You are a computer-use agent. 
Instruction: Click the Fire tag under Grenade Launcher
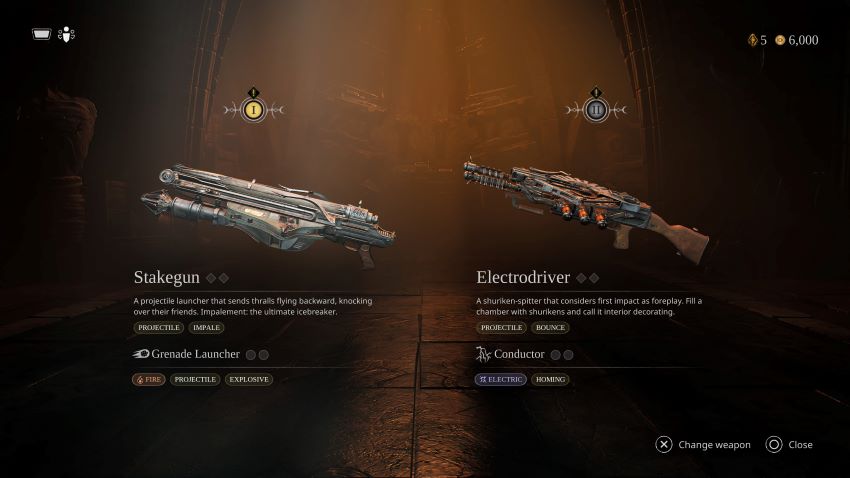(x=149, y=380)
